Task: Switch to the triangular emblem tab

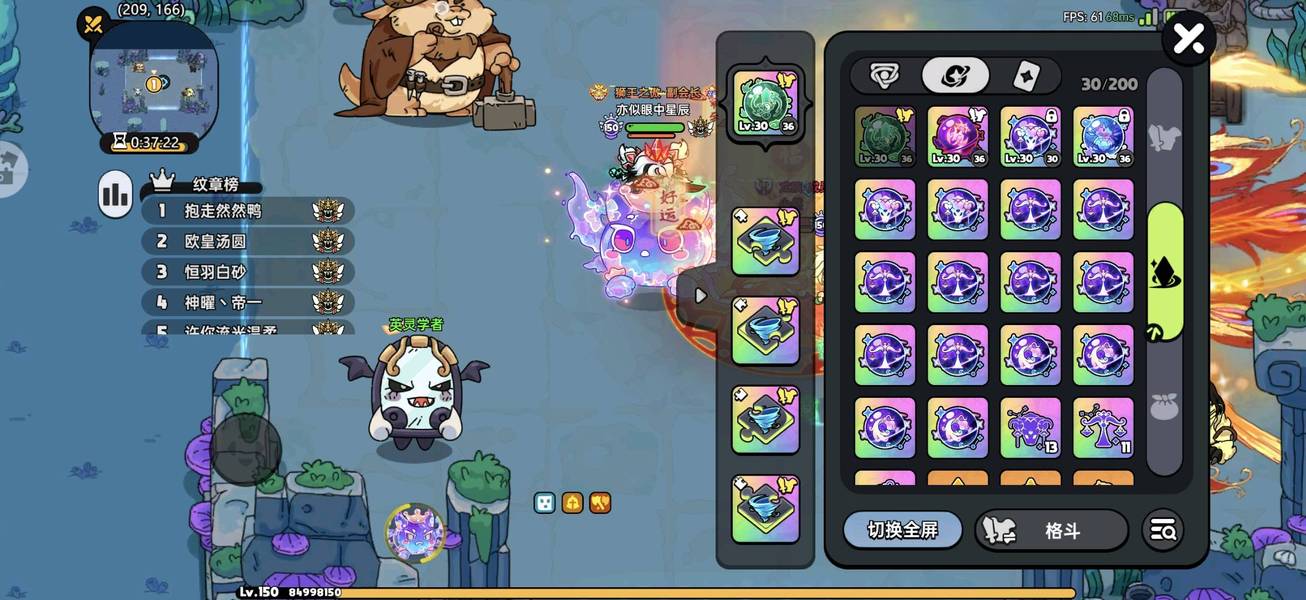Action: click(884, 75)
